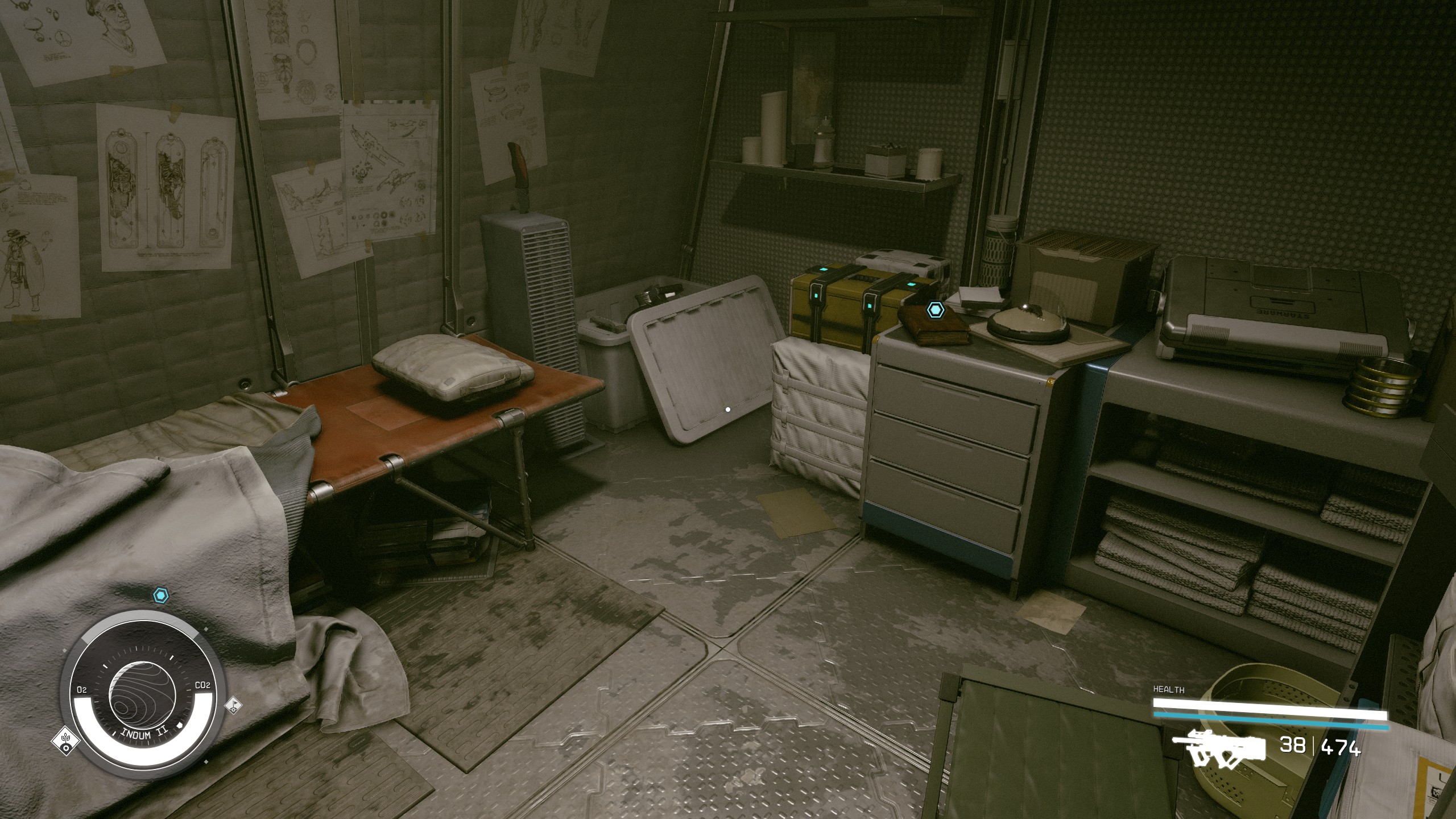Screen dimensions: 1456x819
Task: Click the small diamond waypoint right of the compass
Action: coord(206,629)
